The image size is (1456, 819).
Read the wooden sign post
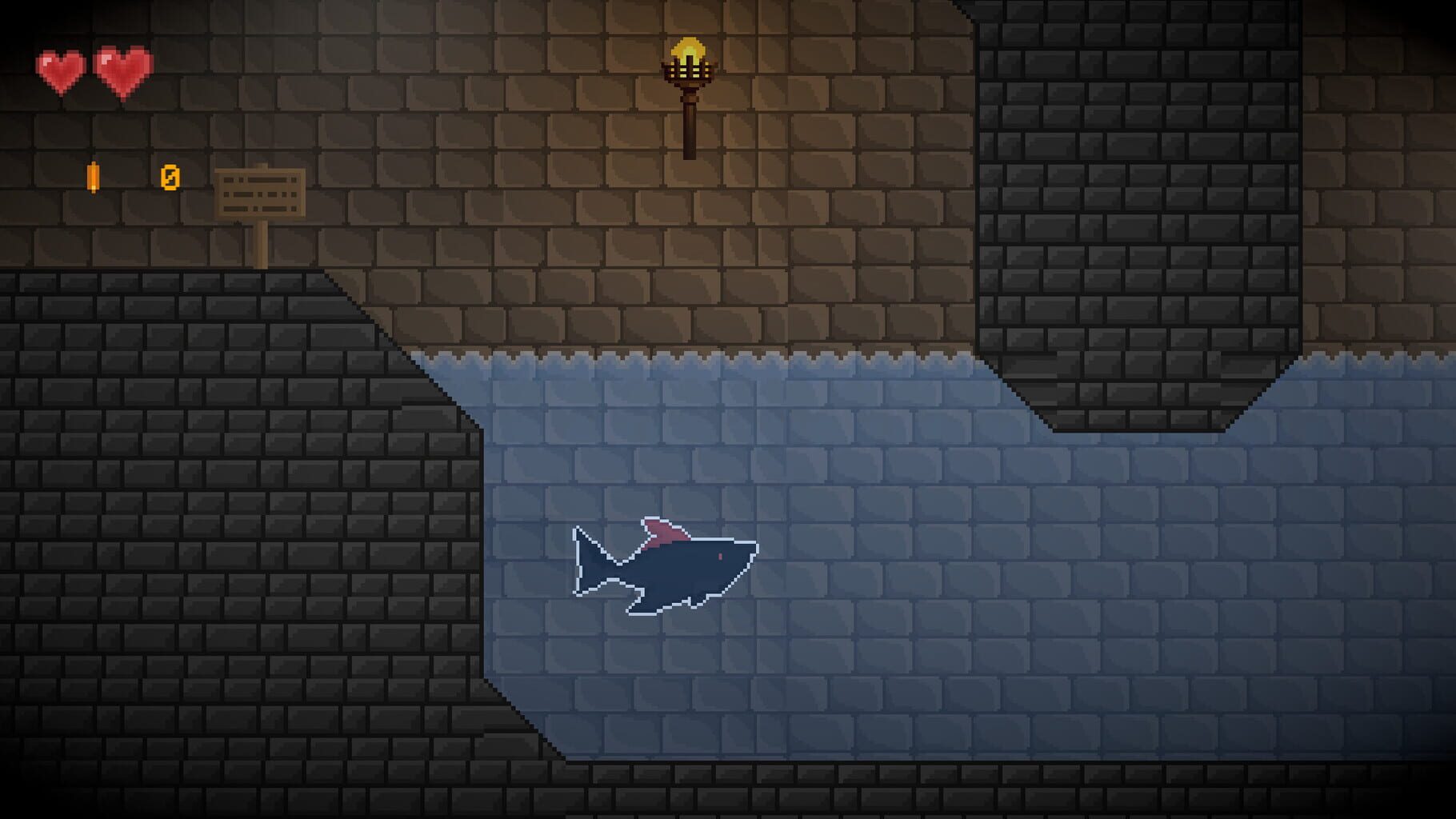(x=260, y=192)
